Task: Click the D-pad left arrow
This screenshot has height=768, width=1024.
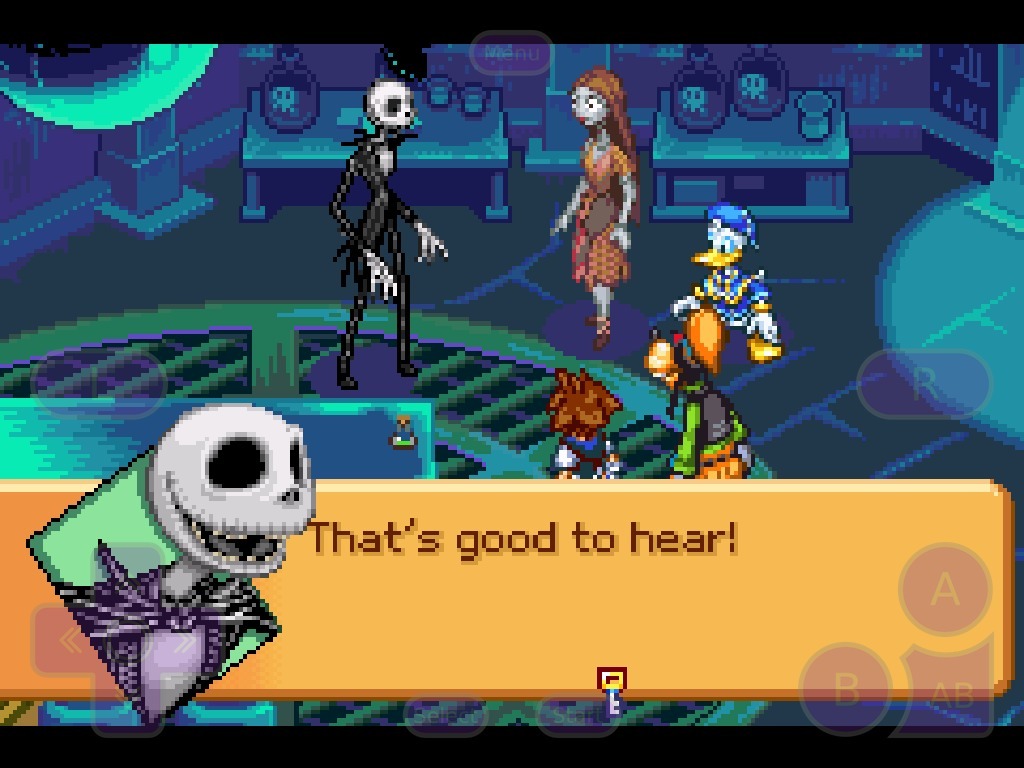Action: 70,642
